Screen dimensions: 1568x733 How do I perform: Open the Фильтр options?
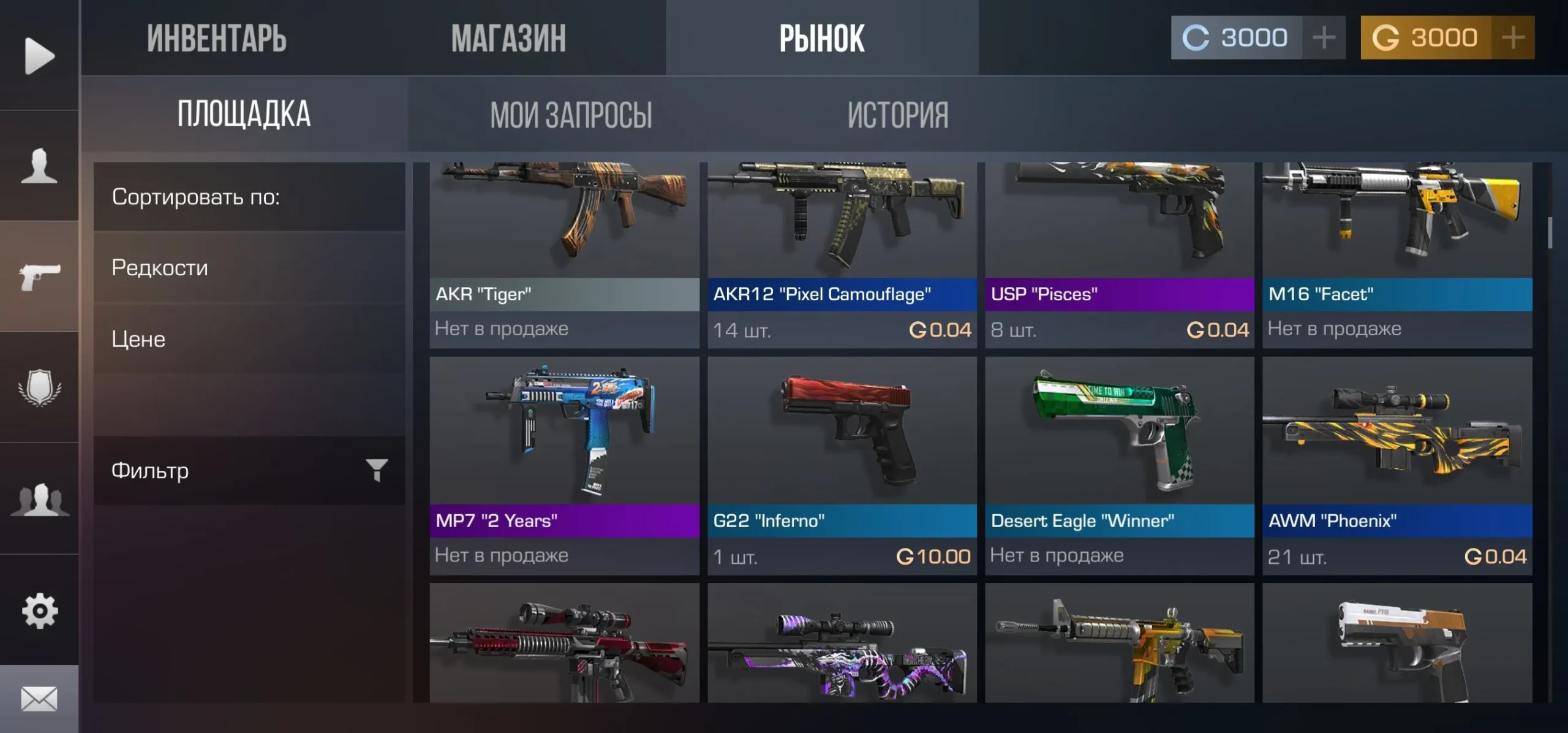(x=249, y=471)
